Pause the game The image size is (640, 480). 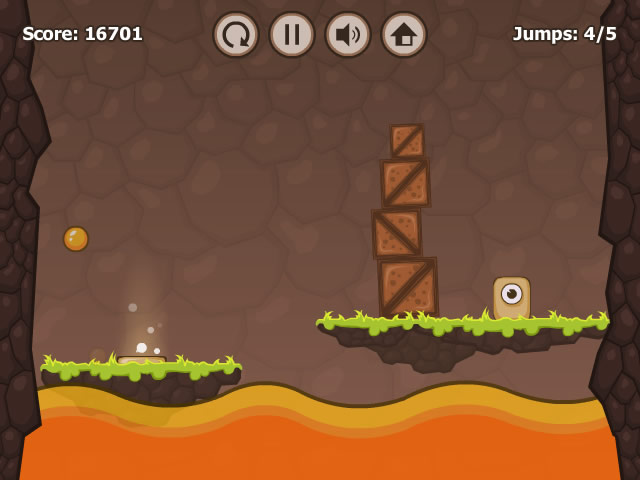pyautogui.click(x=292, y=35)
